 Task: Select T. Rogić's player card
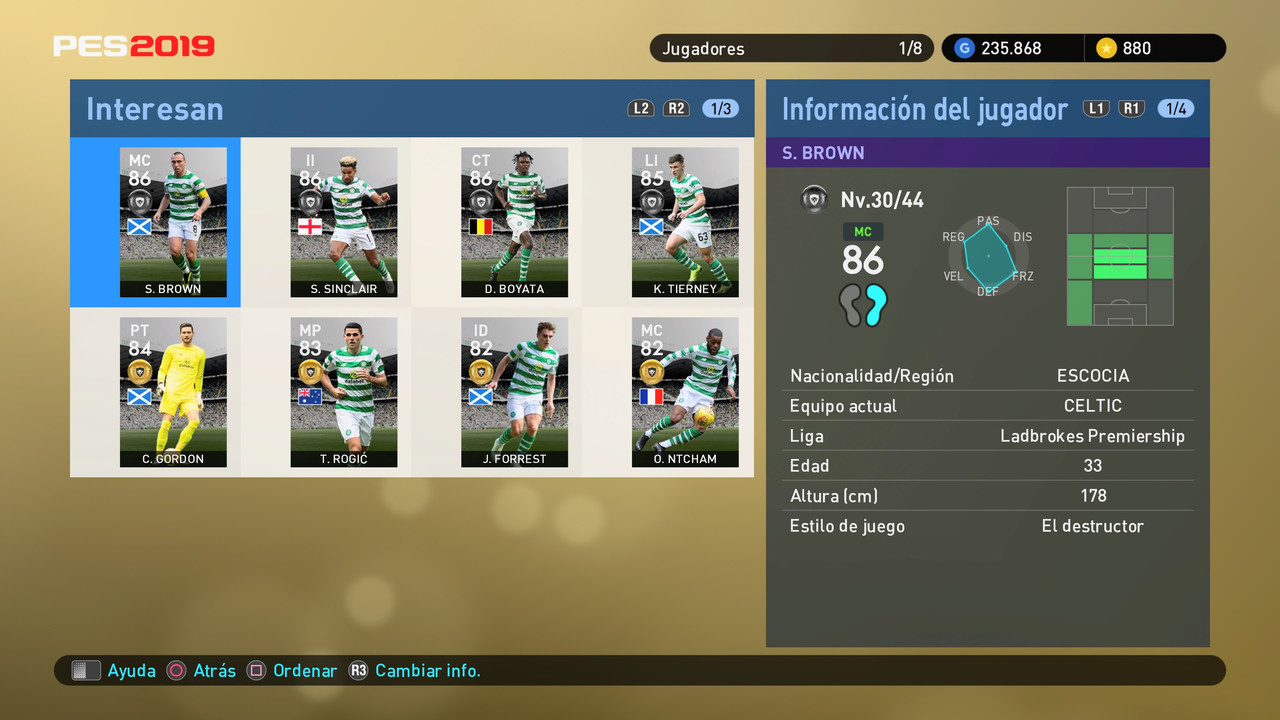(344, 392)
